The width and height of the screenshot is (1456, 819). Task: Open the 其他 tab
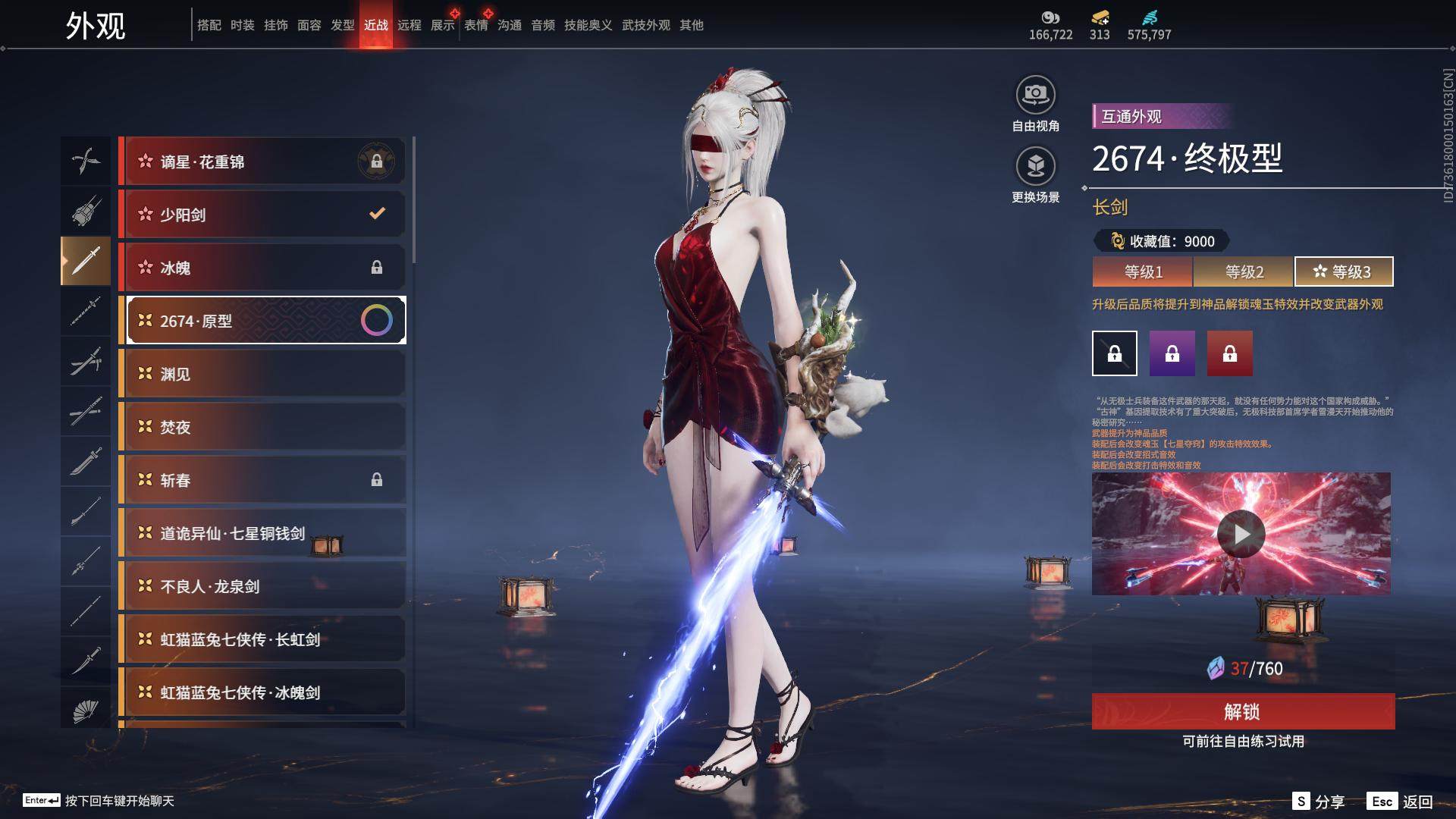coord(691,25)
